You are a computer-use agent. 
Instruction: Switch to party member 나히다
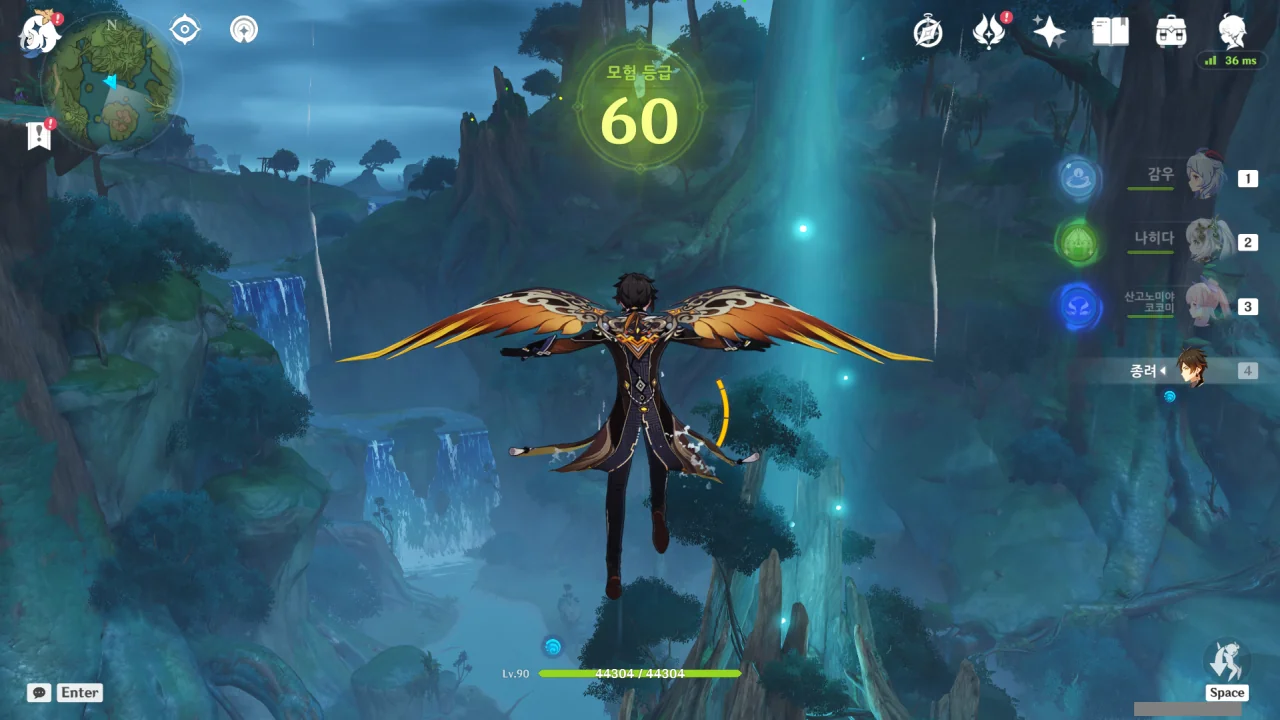tap(1206, 241)
